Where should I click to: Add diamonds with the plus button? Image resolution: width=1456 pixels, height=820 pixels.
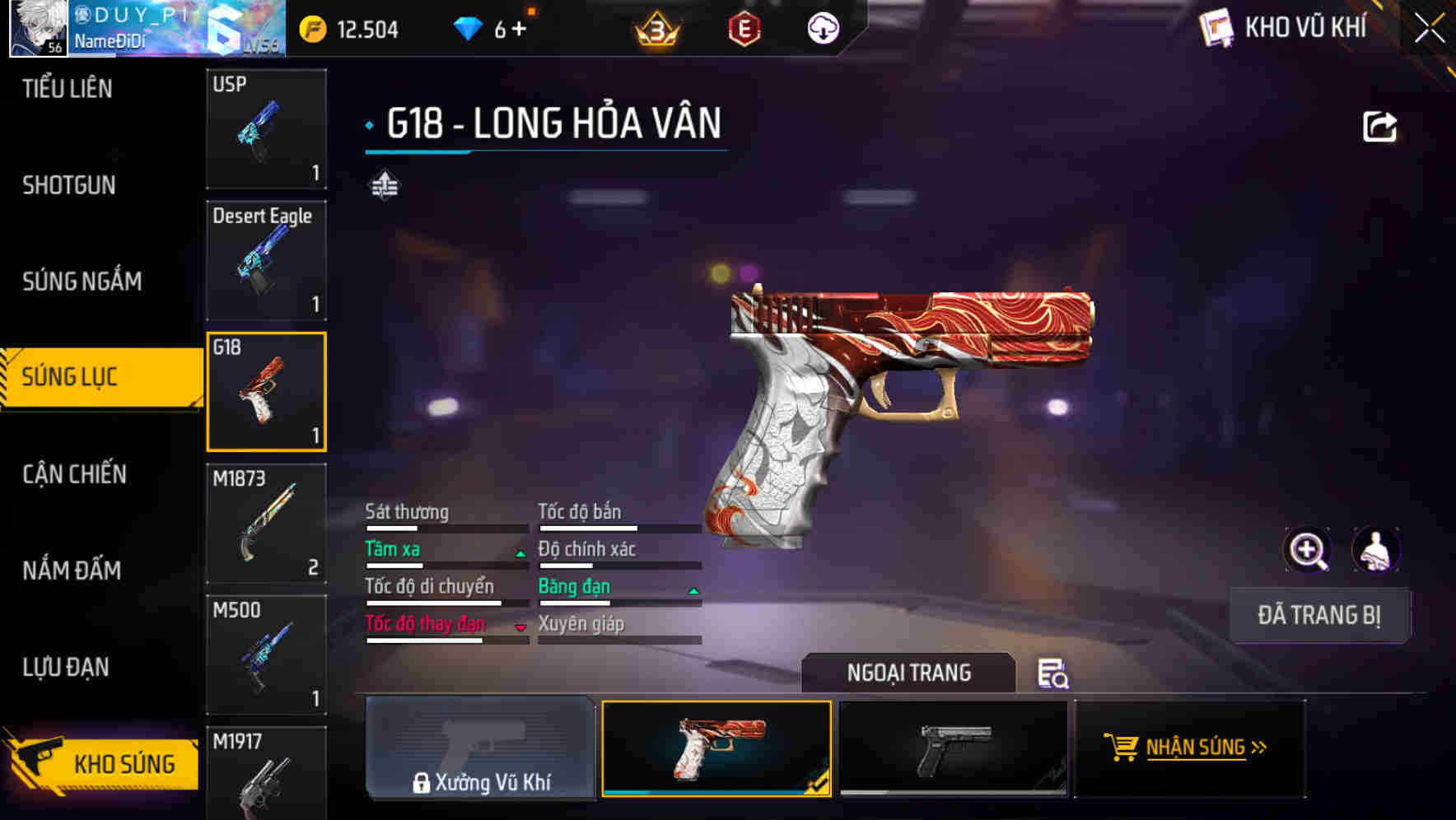(x=519, y=30)
